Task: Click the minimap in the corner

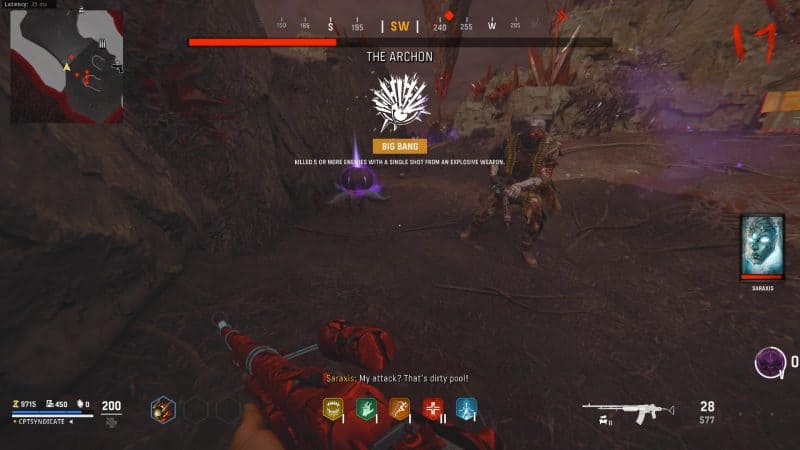Action: [67, 66]
